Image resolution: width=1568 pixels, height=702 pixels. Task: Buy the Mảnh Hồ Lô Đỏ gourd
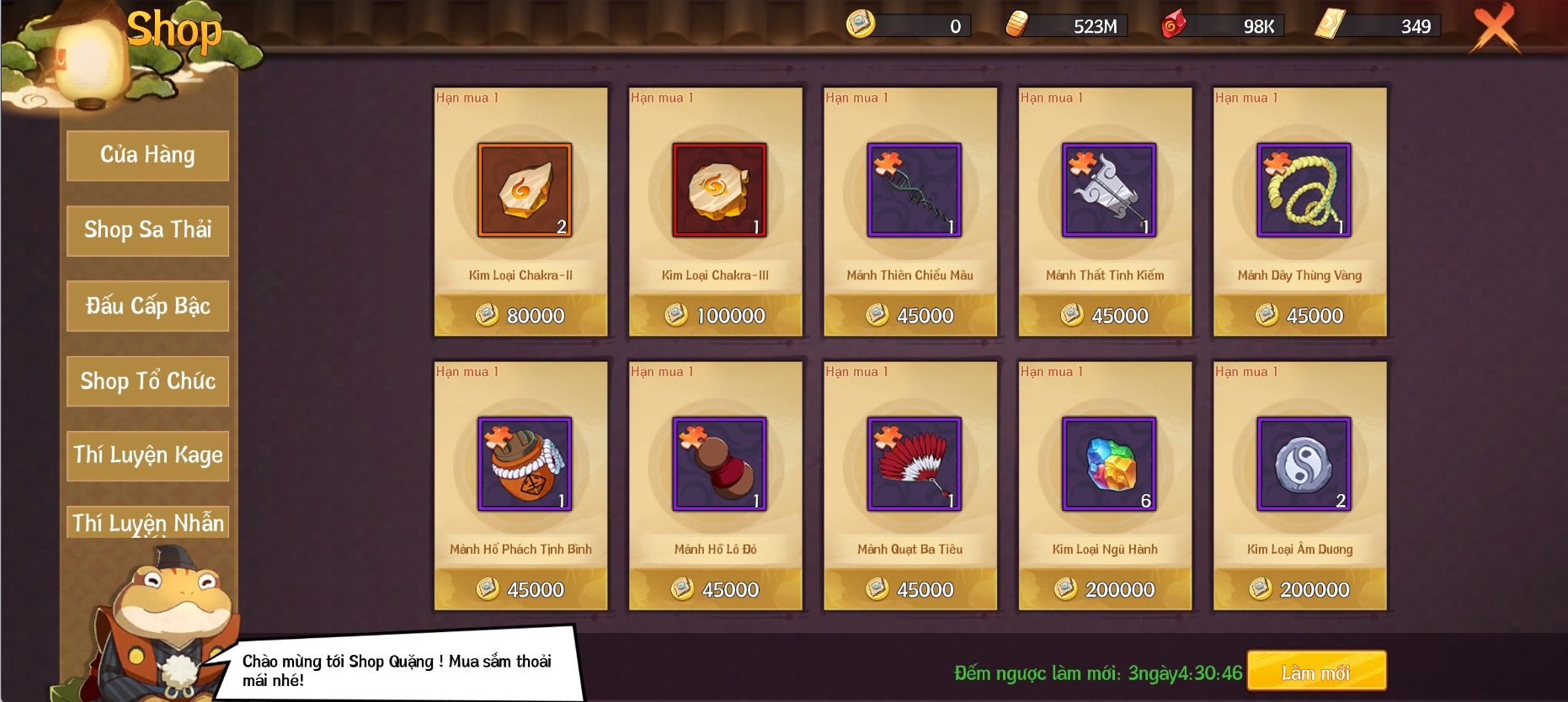coord(719,464)
